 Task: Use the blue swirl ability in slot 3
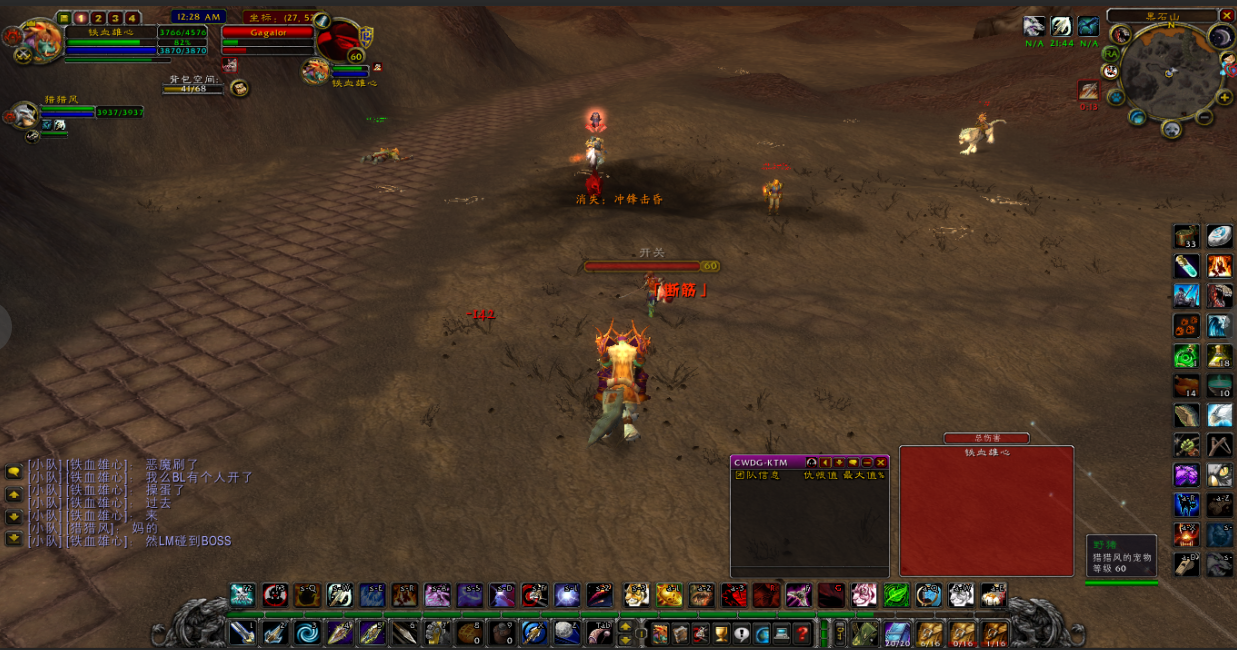coord(307,632)
